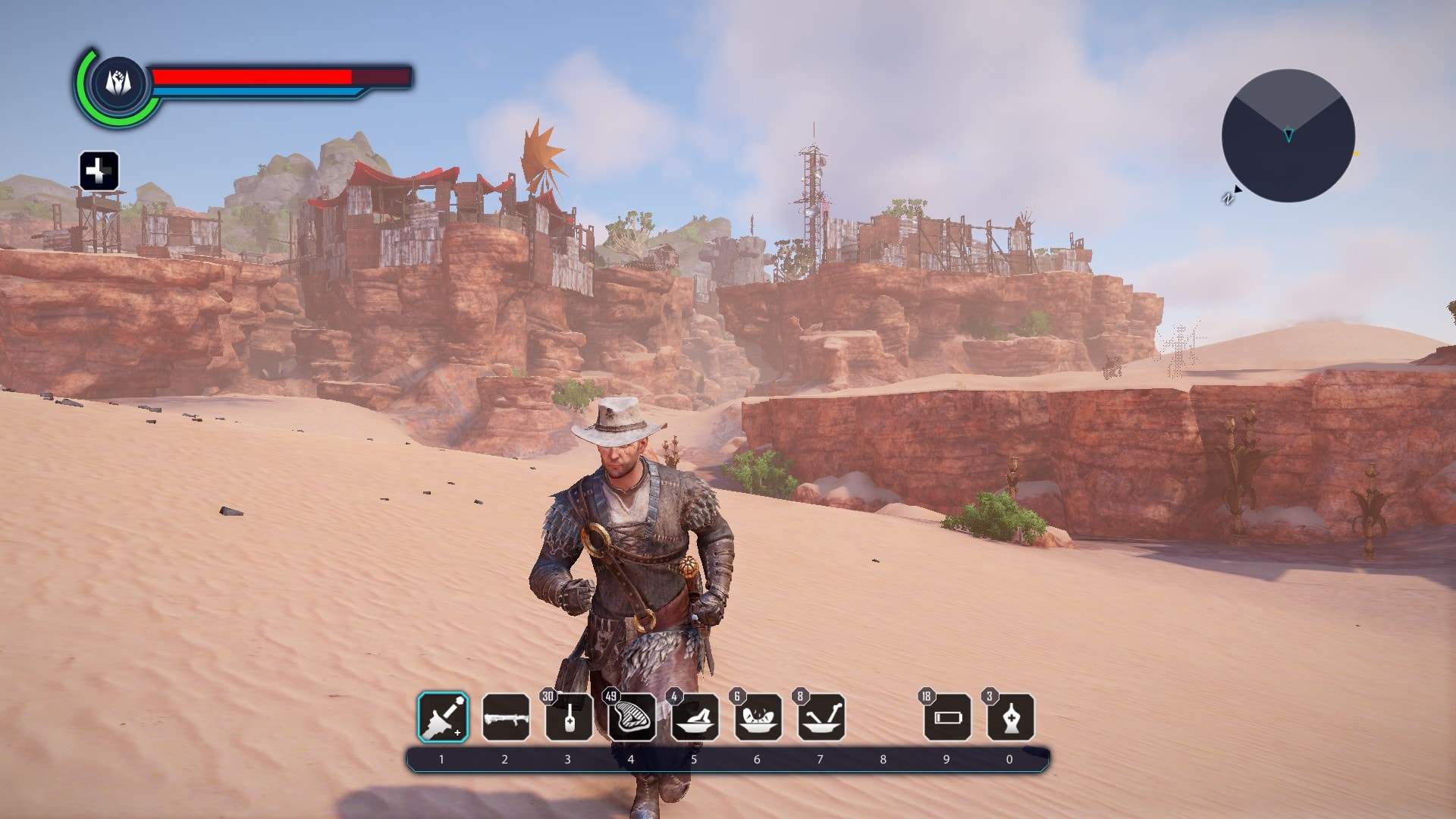Use the potion bottle with 30 count
1456x819 pixels.
(x=569, y=717)
